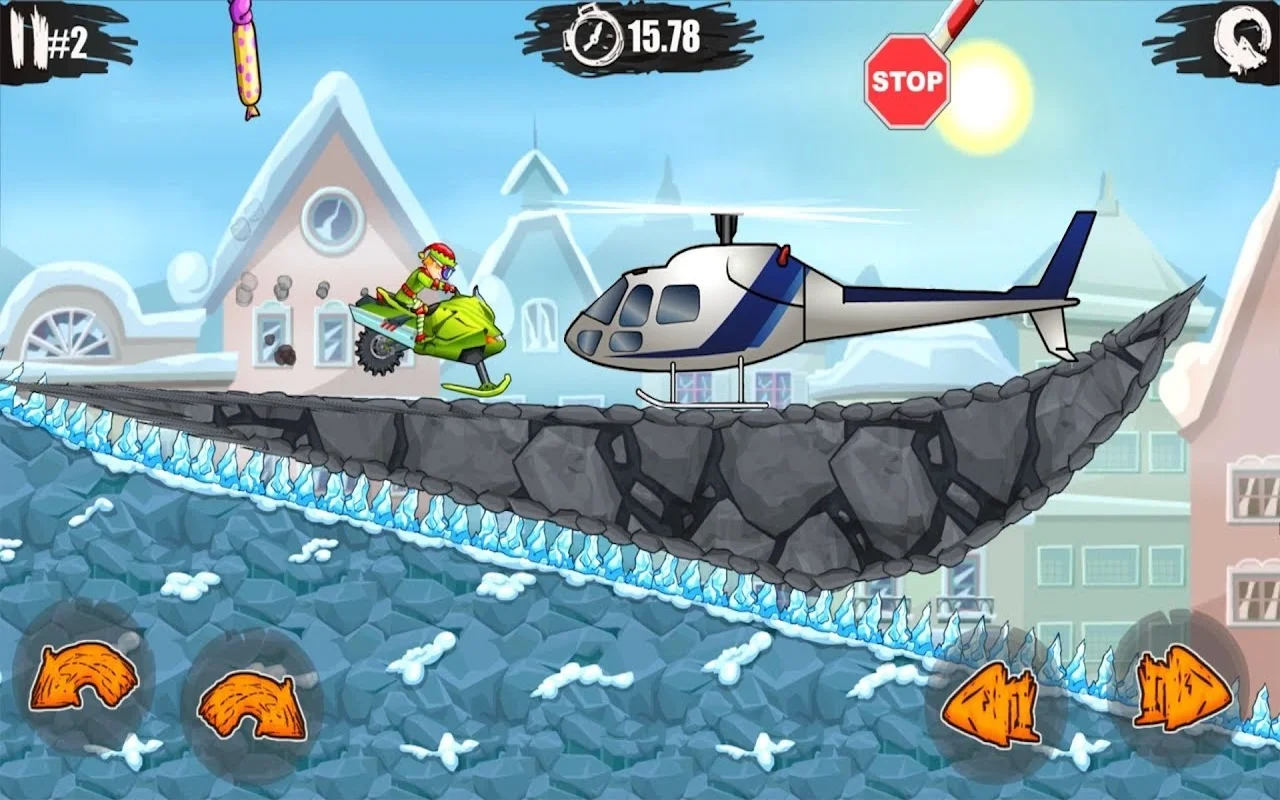Select the round attic window on the pink house
Image resolution: width=1280 pixels, height=800 pixels.
(x=332, y=220)
